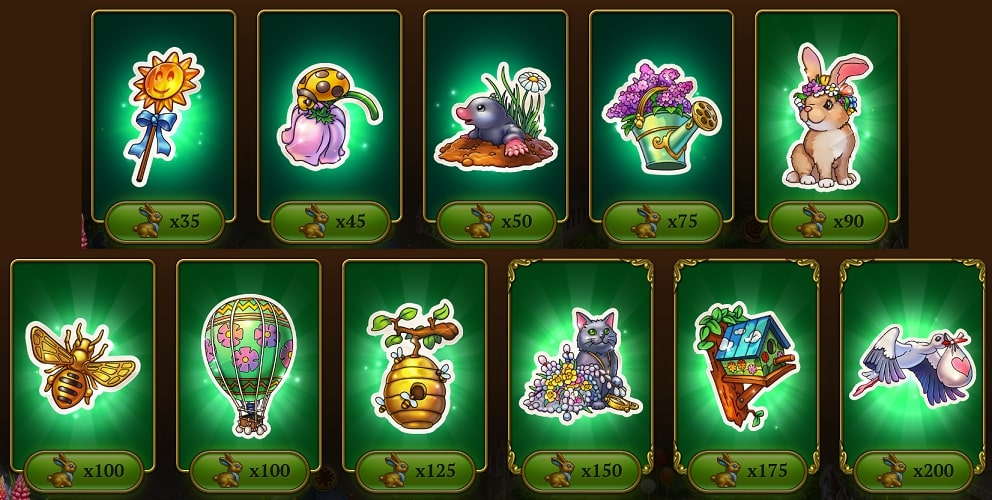
Task: Click the x175 birdhouse price button
Action: [x=748, y=471]
